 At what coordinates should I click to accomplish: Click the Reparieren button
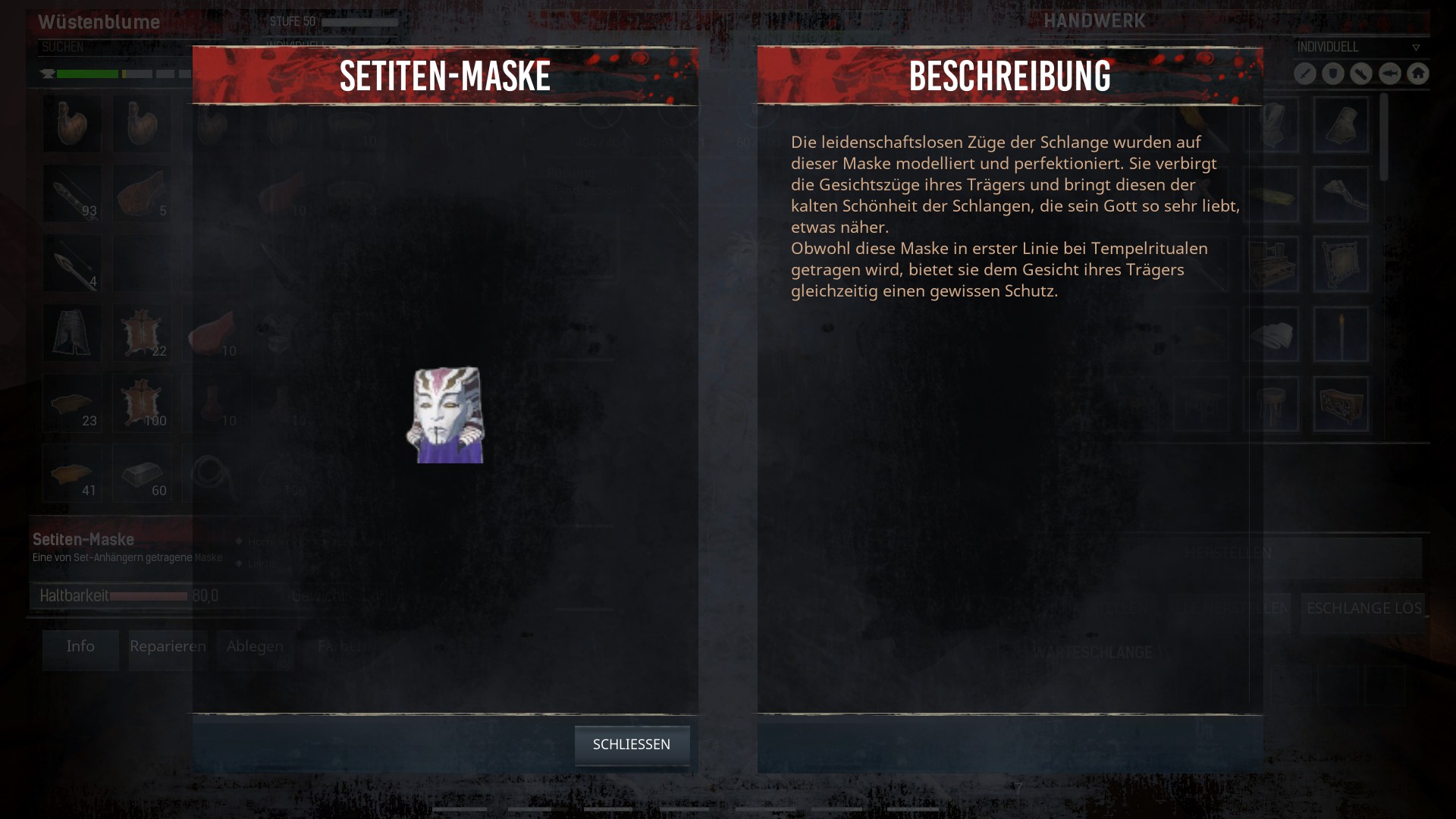pos(168,648)
